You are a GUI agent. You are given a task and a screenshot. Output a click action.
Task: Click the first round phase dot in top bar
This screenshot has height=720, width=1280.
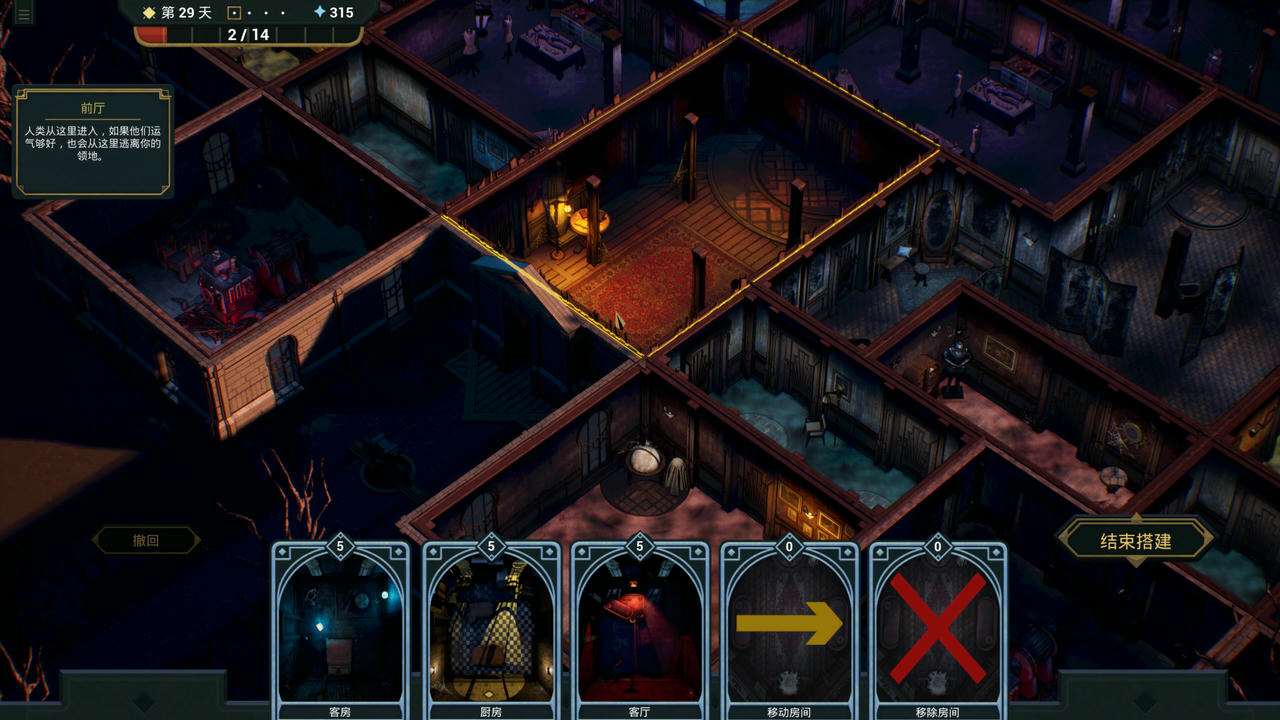(250, 13)
